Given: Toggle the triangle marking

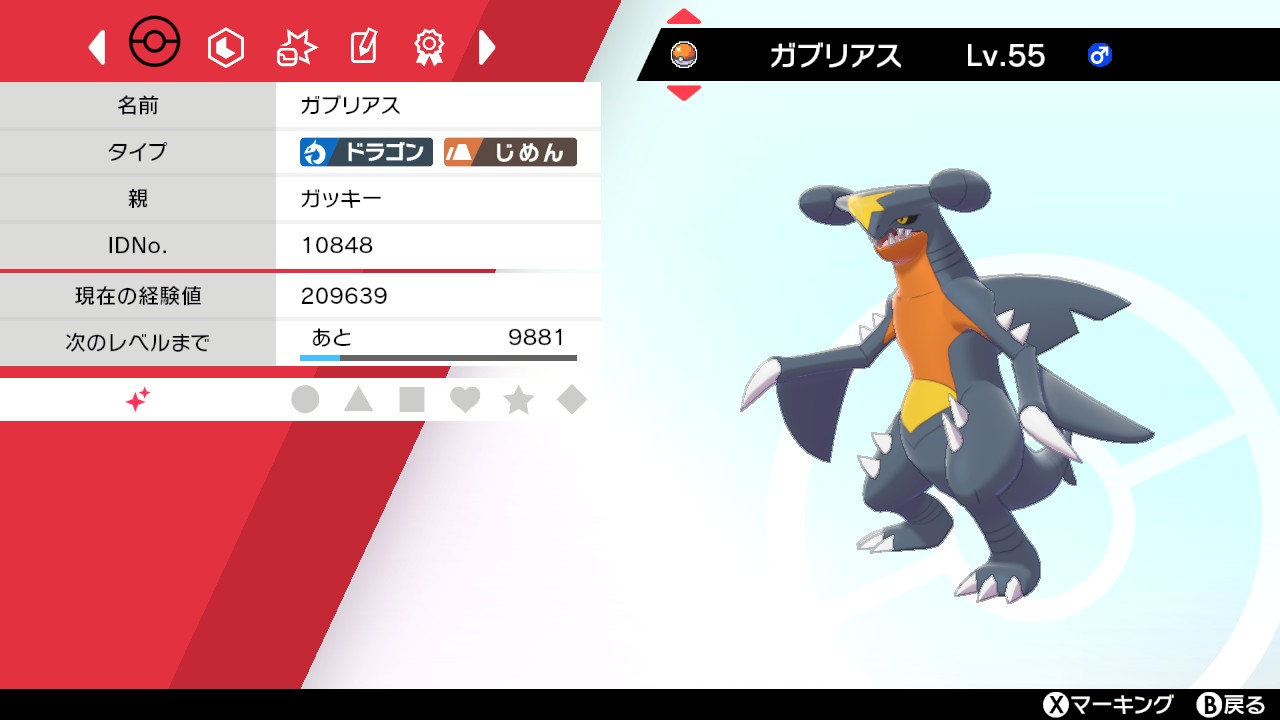Looking at the screenshot, I should coord(360,398).
